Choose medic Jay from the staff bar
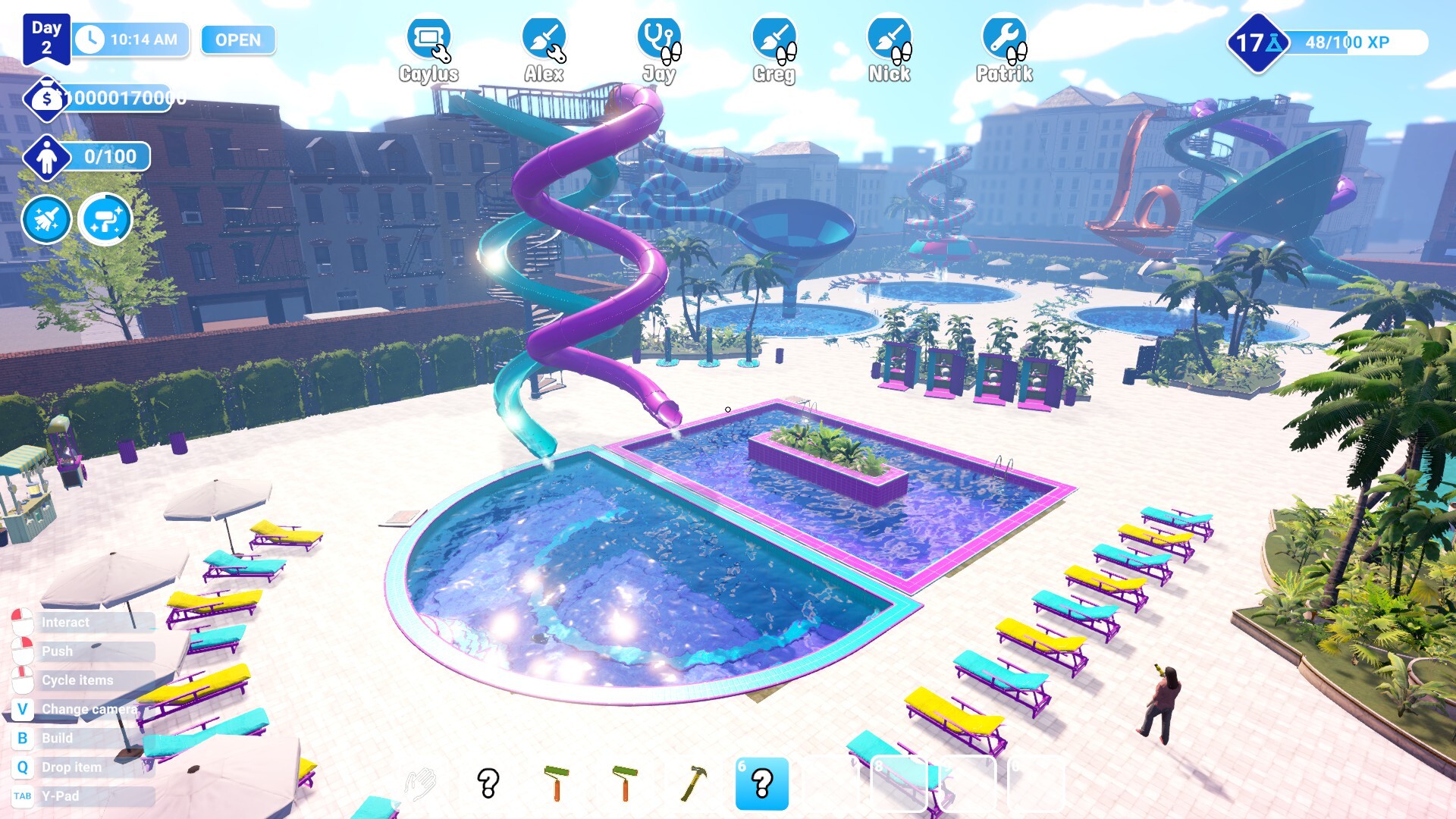This screenshot has height=819, width=1456. (658, 38)
